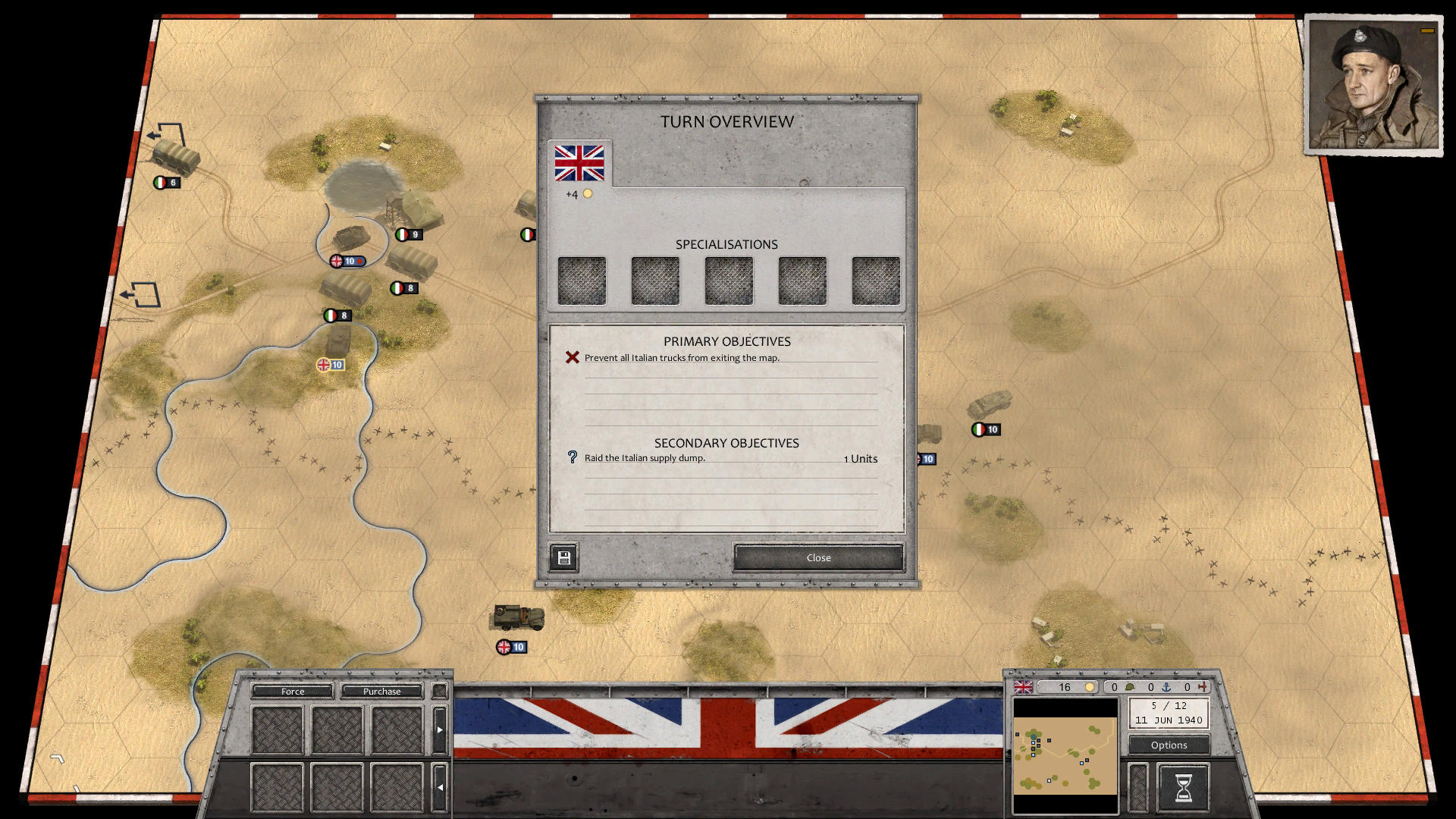
Task: Click the helmet troop capacity icon
Action: (x=1131, y=687)
